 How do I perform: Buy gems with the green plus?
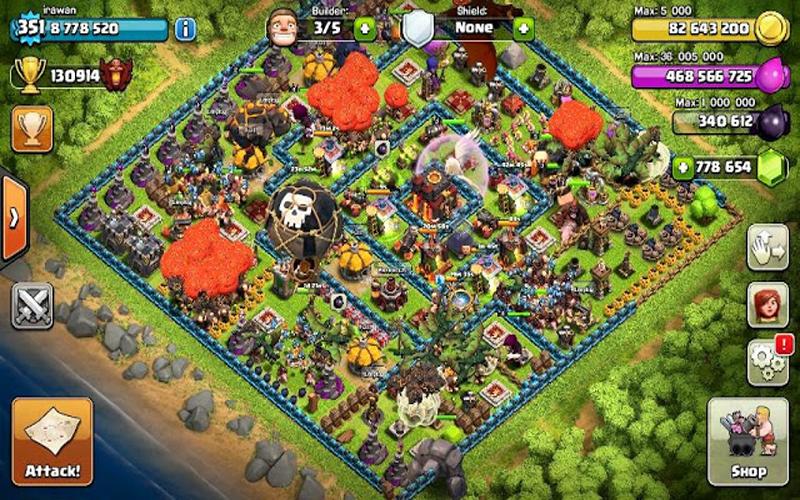683,166
